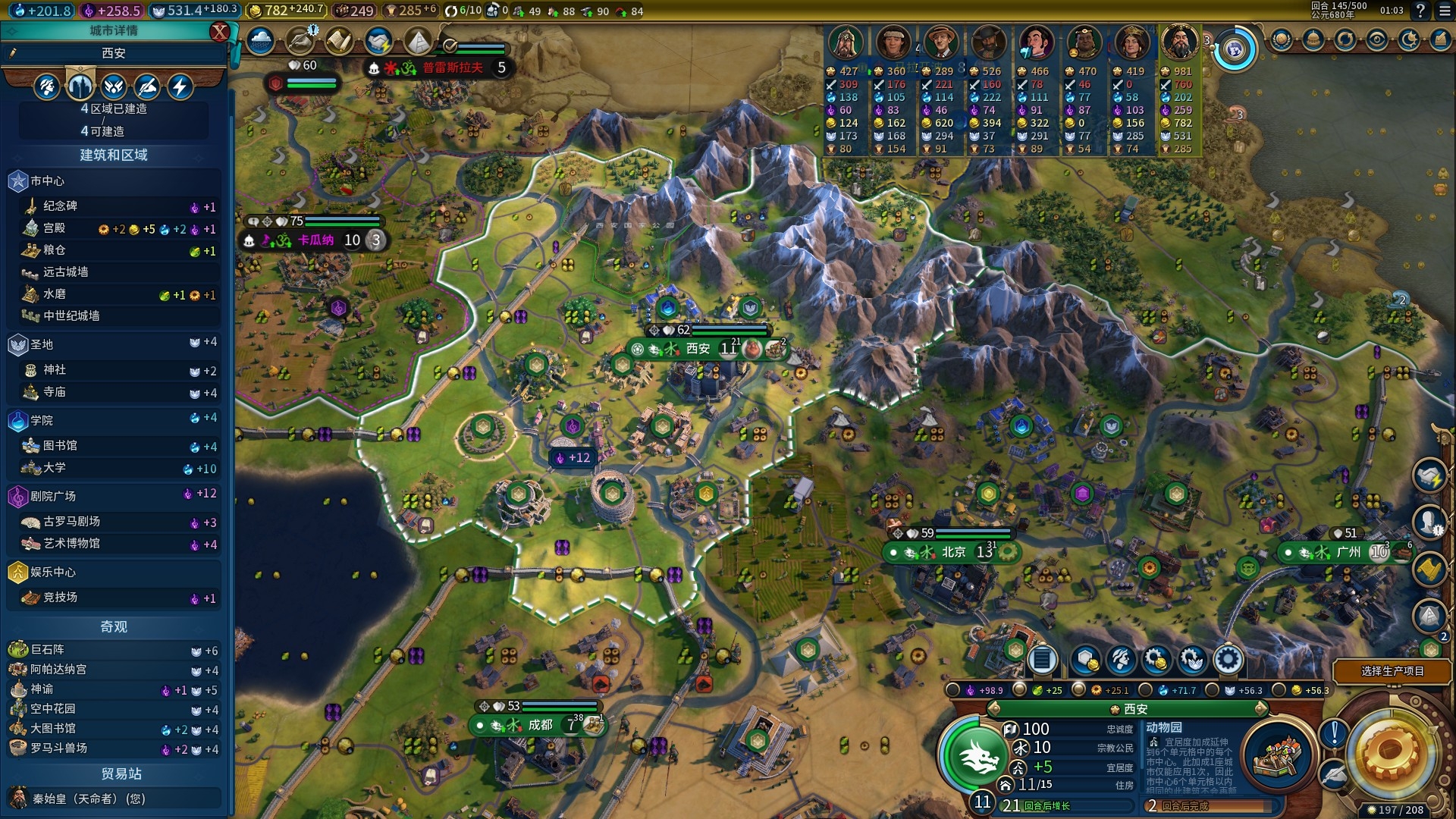Open the question mark Civilopedia help
This screenshot has height=819, width=1456.
[x=1420, y=11]
